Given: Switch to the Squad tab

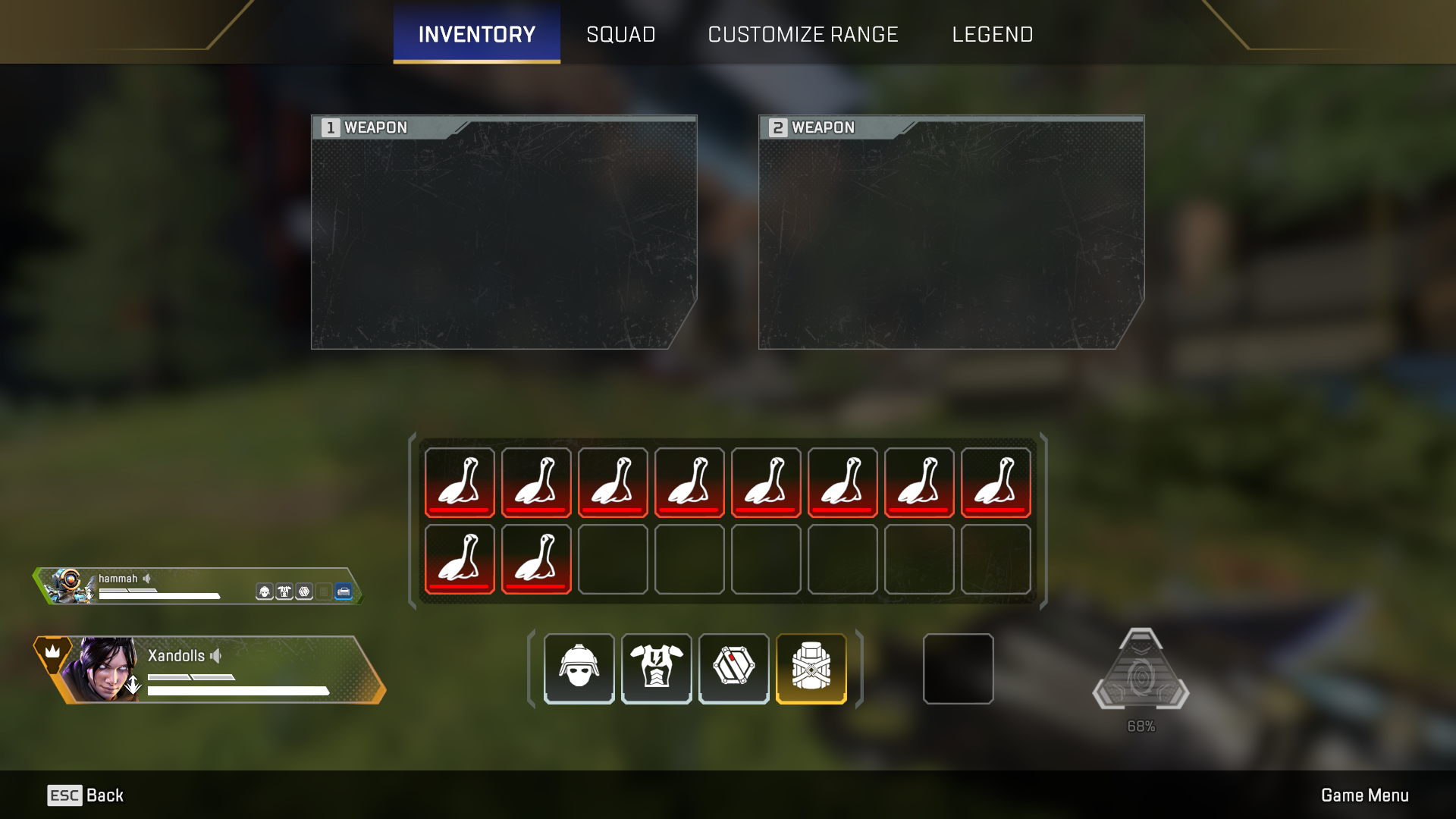Looking at the screenshot, I should (620, 34).
